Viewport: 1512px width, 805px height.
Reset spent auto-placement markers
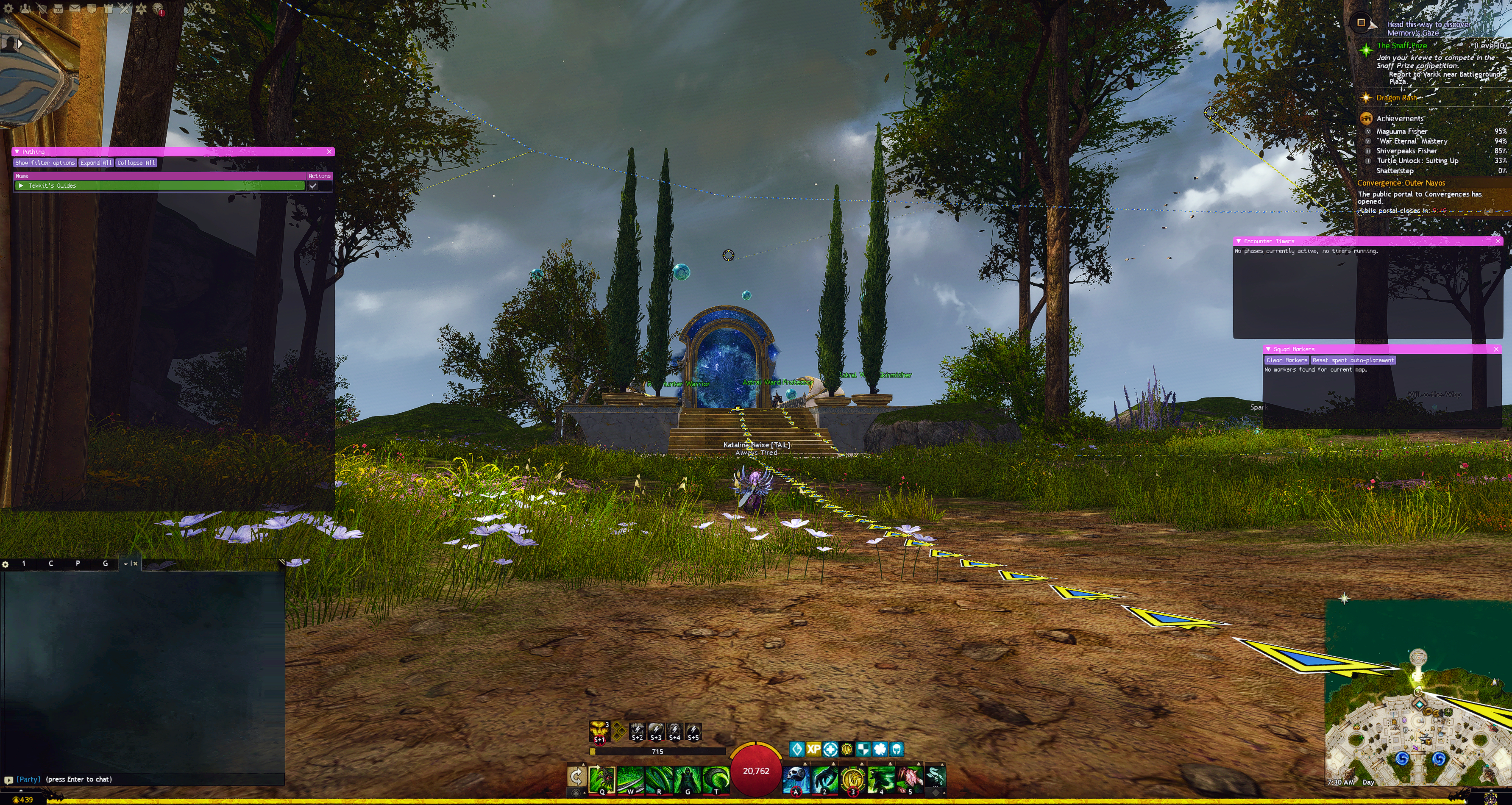pos(1352,360)
